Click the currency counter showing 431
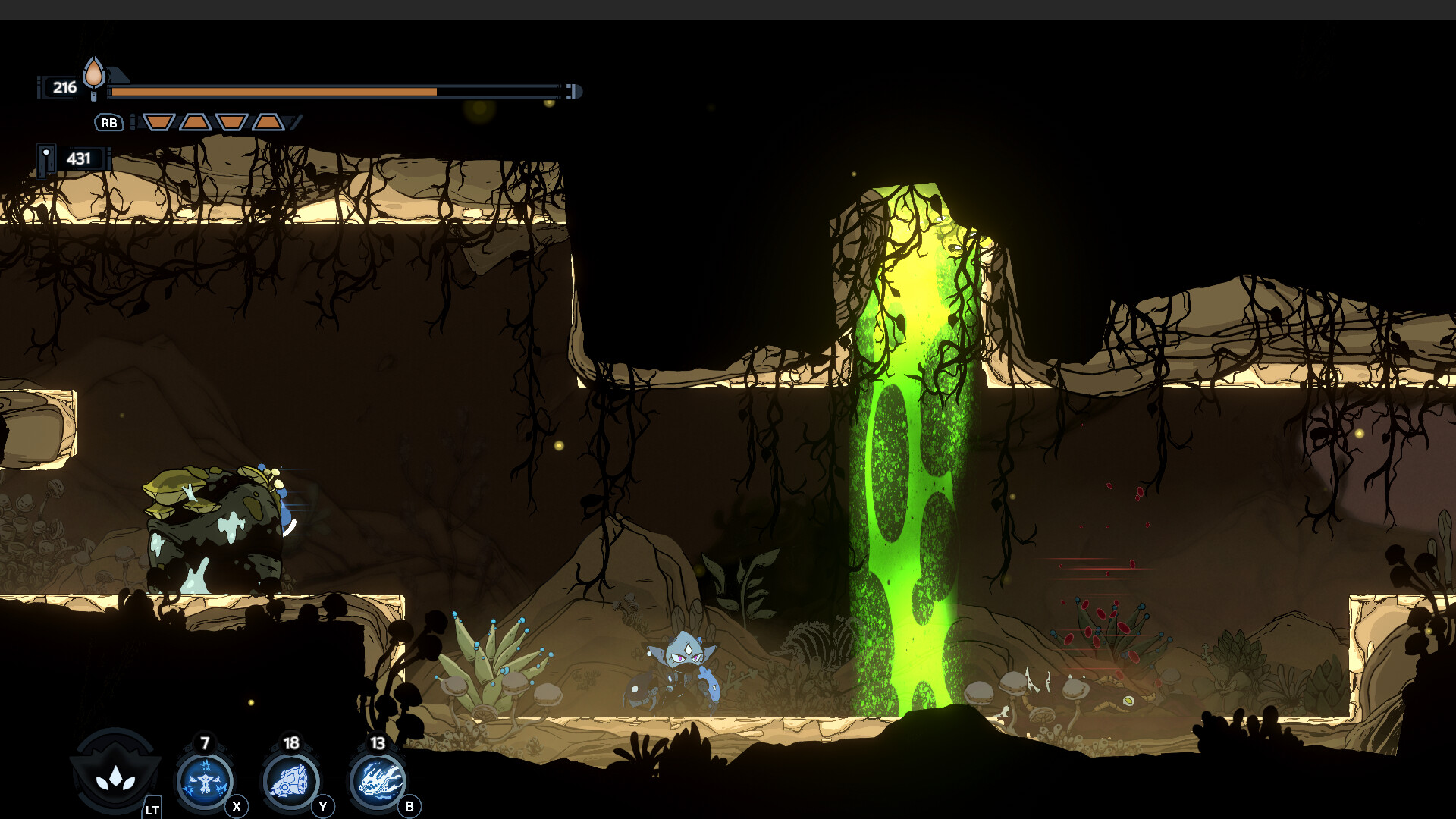1456x819 pixels. 81,158
